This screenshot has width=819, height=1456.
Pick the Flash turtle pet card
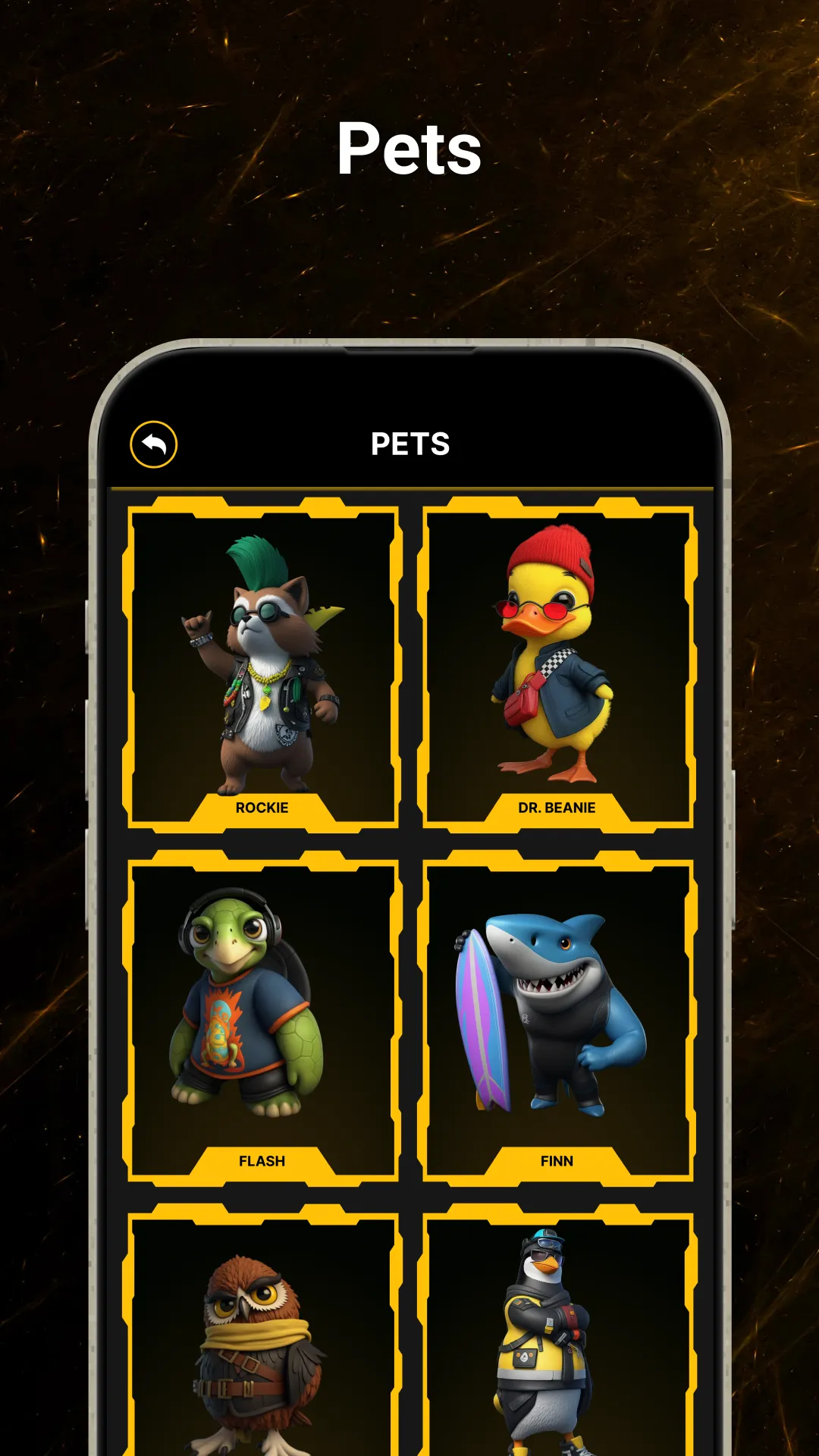pyautogui.click(x=262, y=1018)
